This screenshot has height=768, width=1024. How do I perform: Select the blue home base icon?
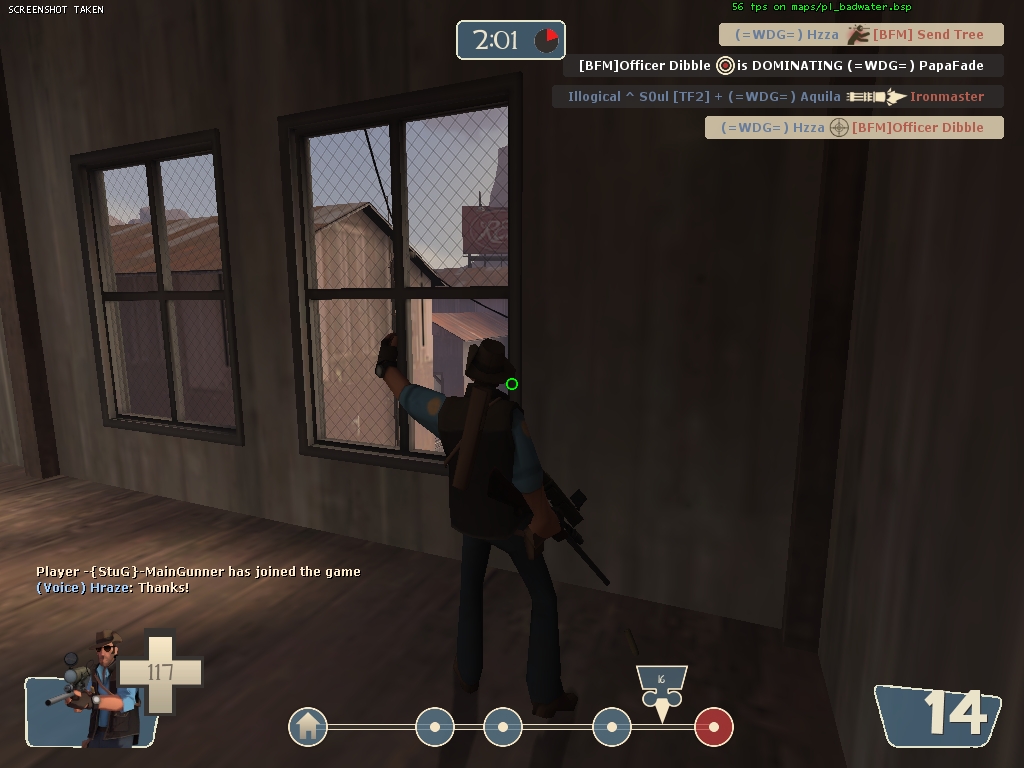[x=308, y=727]
